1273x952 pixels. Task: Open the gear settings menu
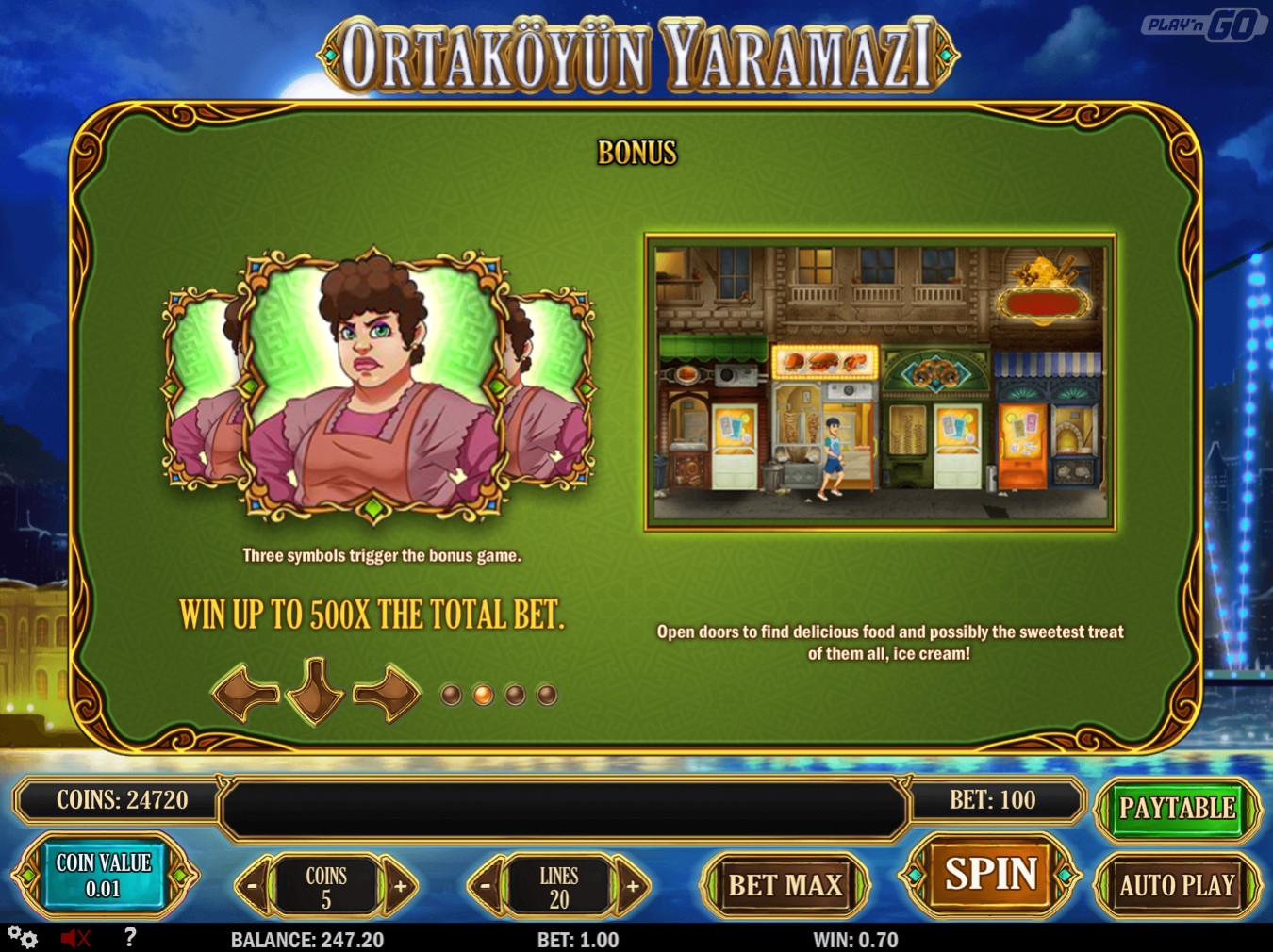[23, 938]
